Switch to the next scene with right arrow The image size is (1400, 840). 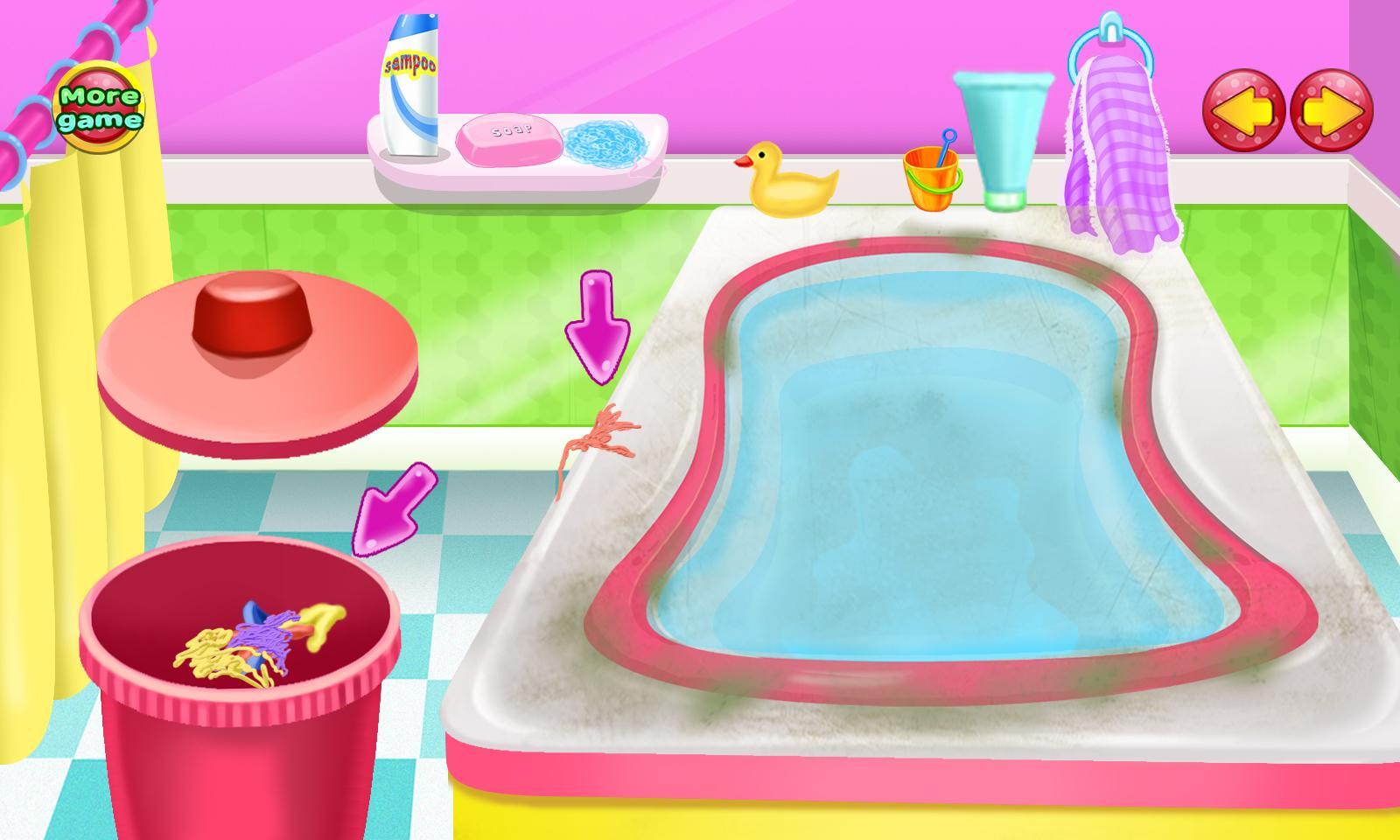coord(1325,109)
